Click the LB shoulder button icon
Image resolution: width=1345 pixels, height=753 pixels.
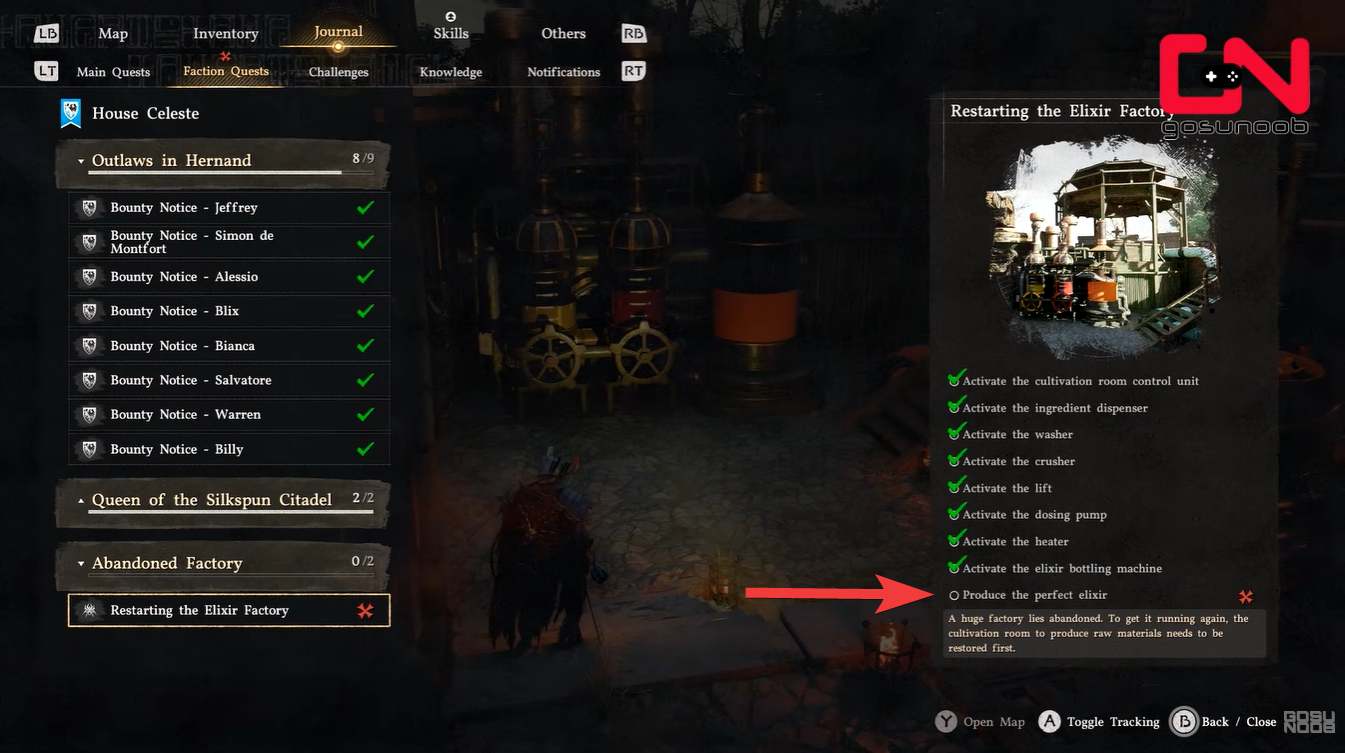coord(46,33)
